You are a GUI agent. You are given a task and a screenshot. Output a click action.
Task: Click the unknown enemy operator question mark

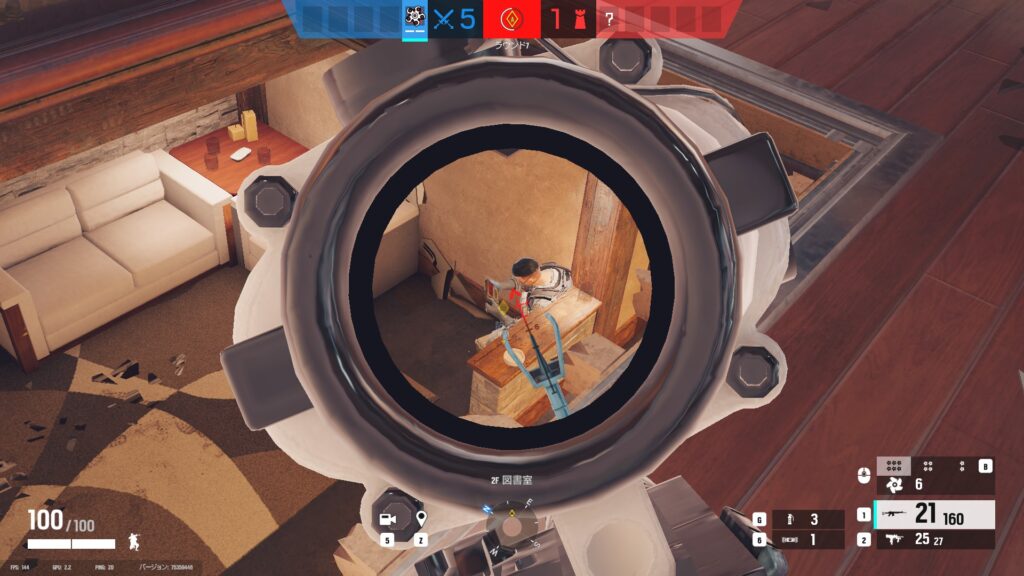click(609, 18)
